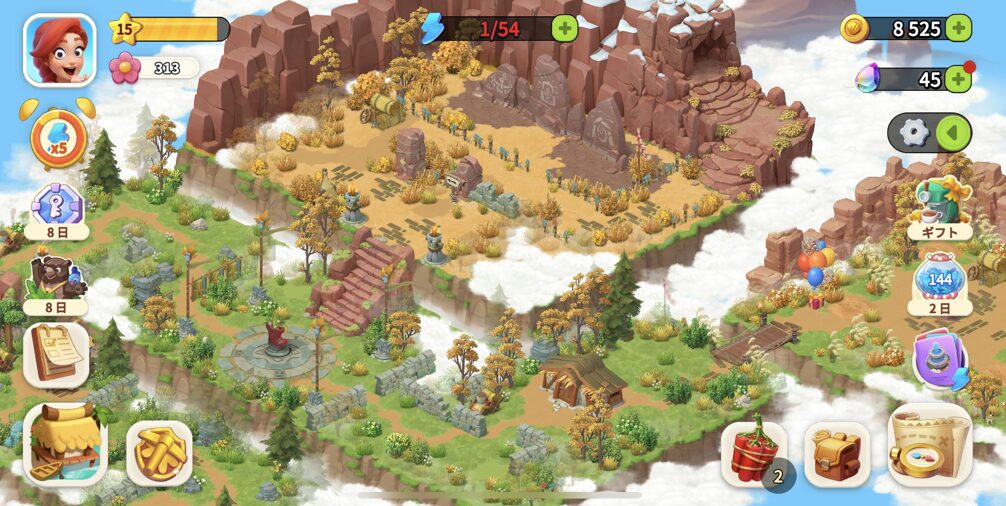The width and height of the screenshot is (1006, 506).
Task: Open the red-haired player avatar profile
Action: click(59, 49)
